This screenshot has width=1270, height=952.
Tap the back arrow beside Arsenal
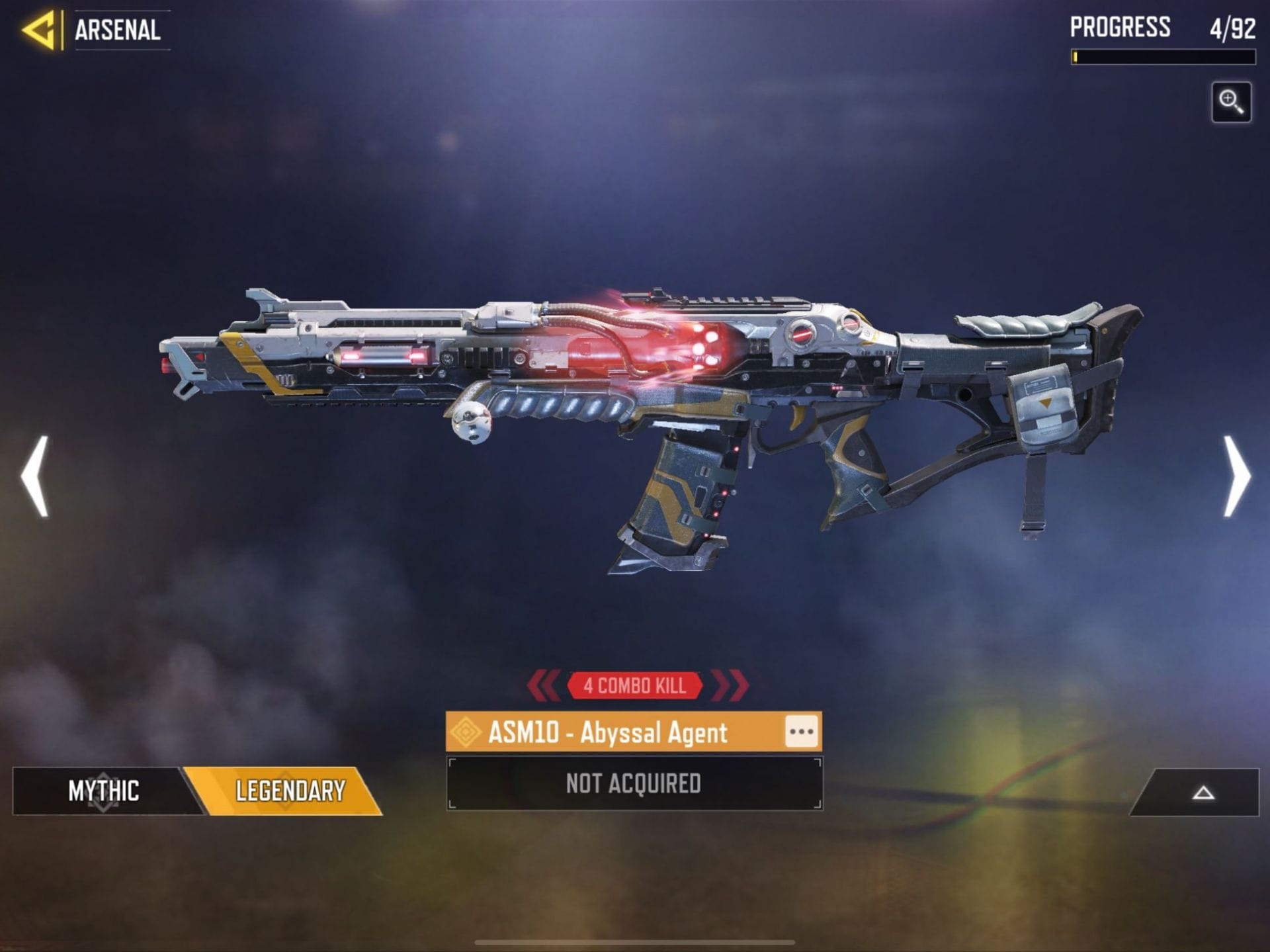click(x=40, y=29)
